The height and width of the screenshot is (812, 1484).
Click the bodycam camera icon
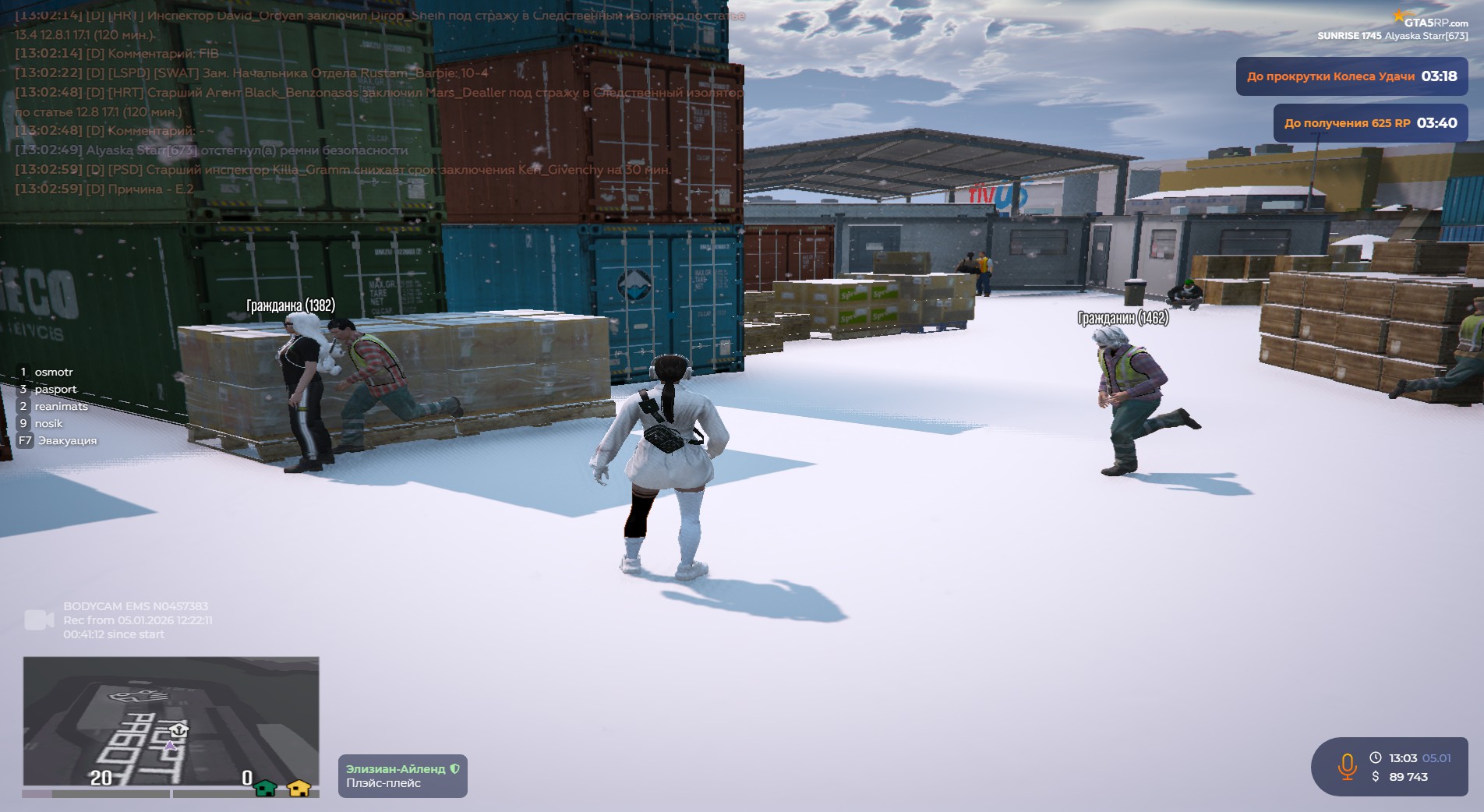coord(39,620)
